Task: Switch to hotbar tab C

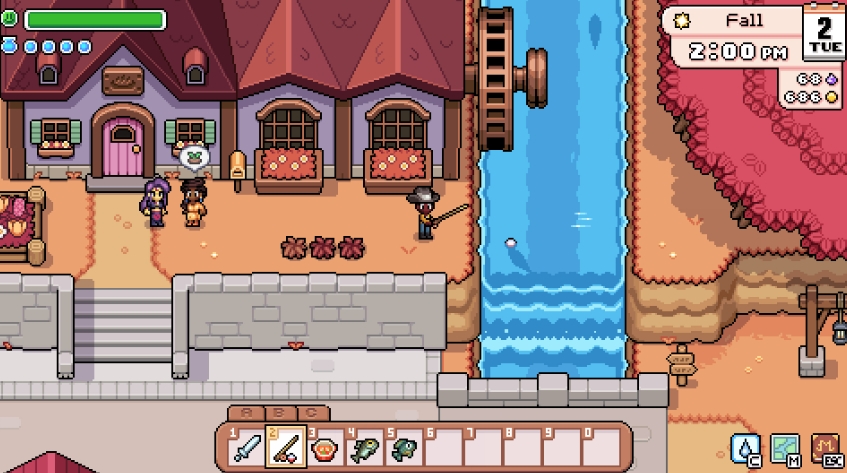Action: [312, 413]
